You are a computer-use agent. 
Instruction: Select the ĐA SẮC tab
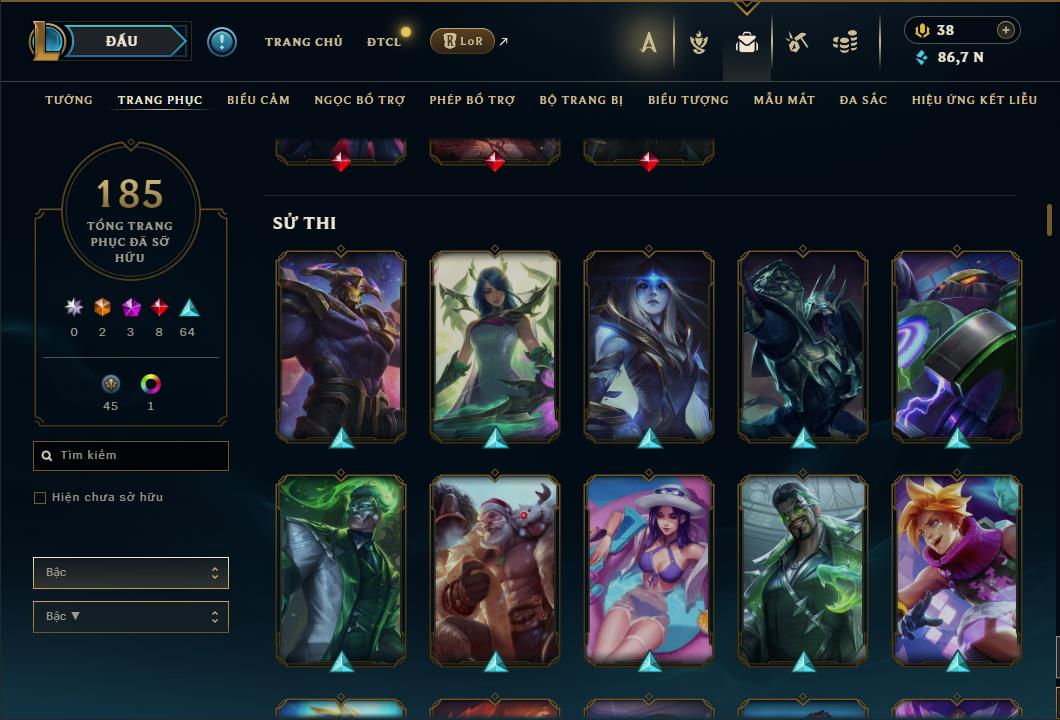863,100
